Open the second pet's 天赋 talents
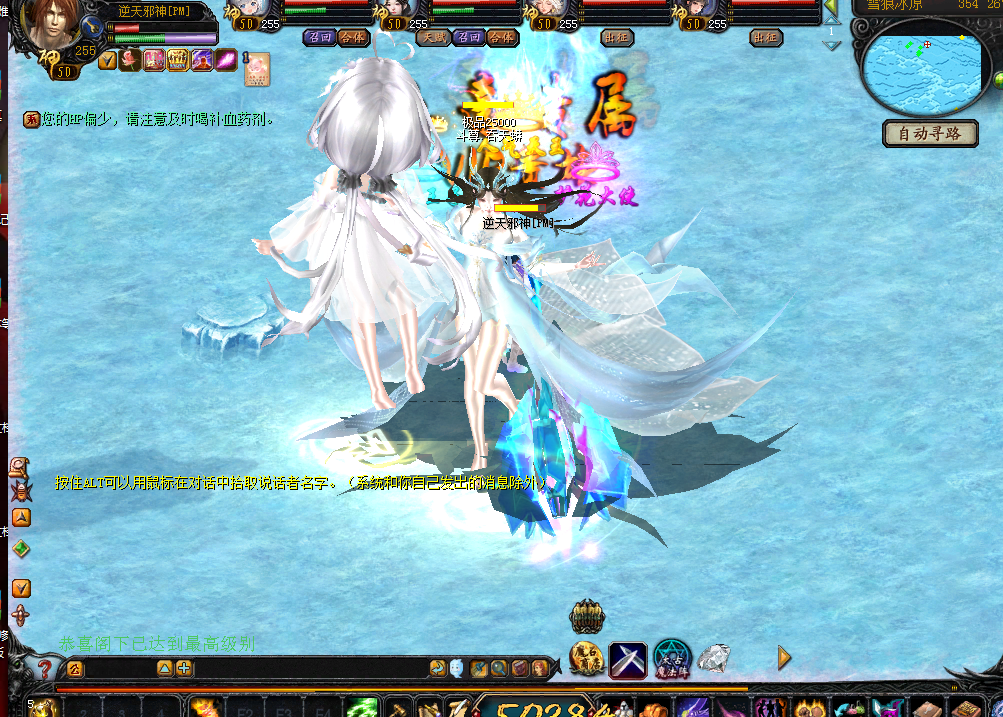 (x=432, y=38)
